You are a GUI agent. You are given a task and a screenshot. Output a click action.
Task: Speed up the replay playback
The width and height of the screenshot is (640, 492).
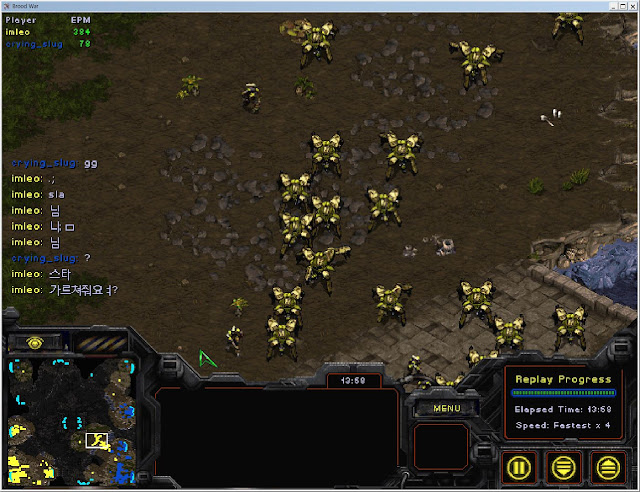tap(607, 465)
